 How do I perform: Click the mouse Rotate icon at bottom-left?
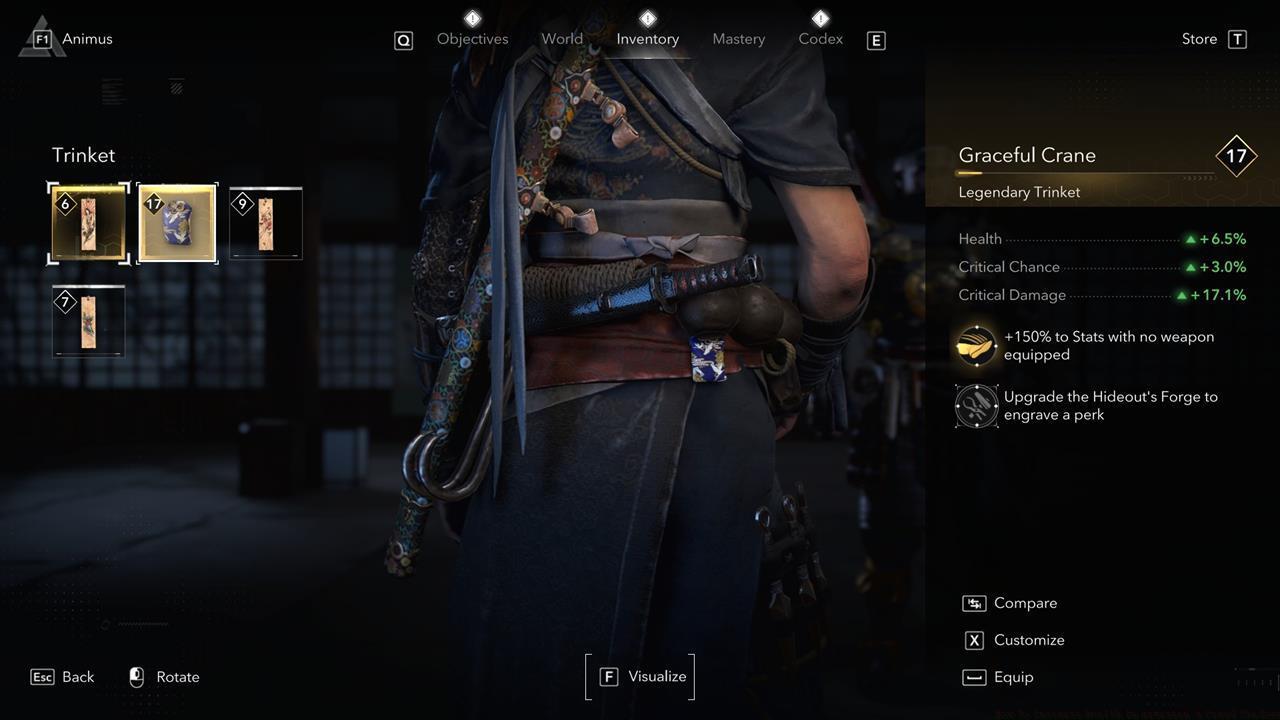point(136,677)
